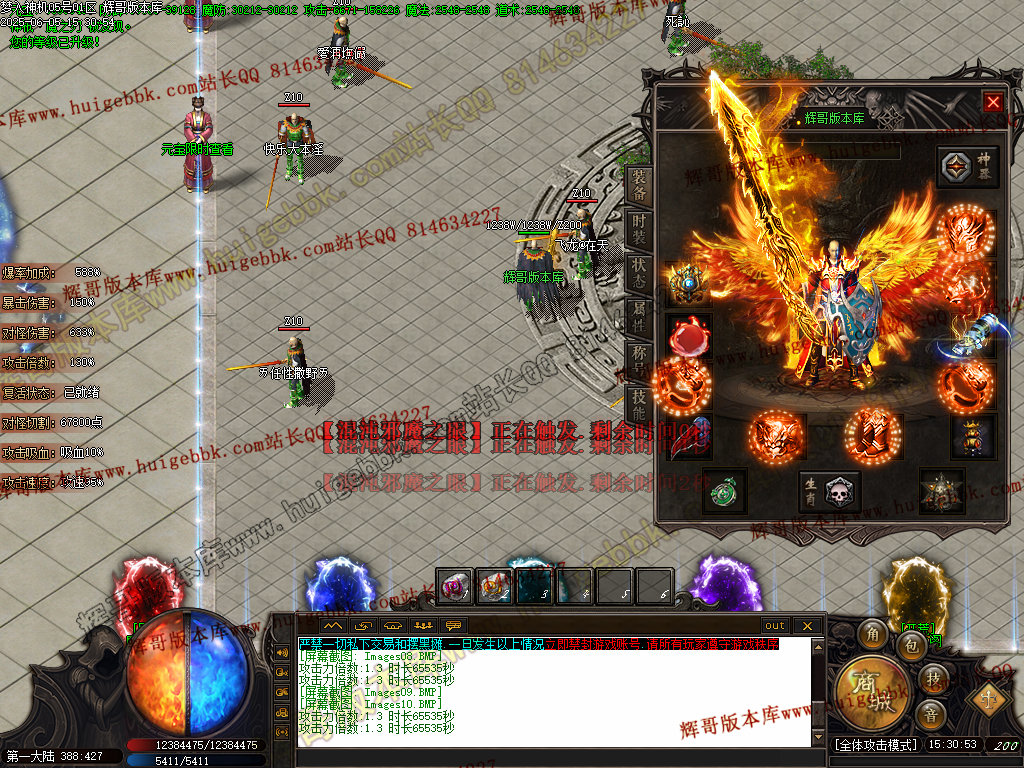
Task: Click the chat window 'out' button
Action: (x=775, y=626)
